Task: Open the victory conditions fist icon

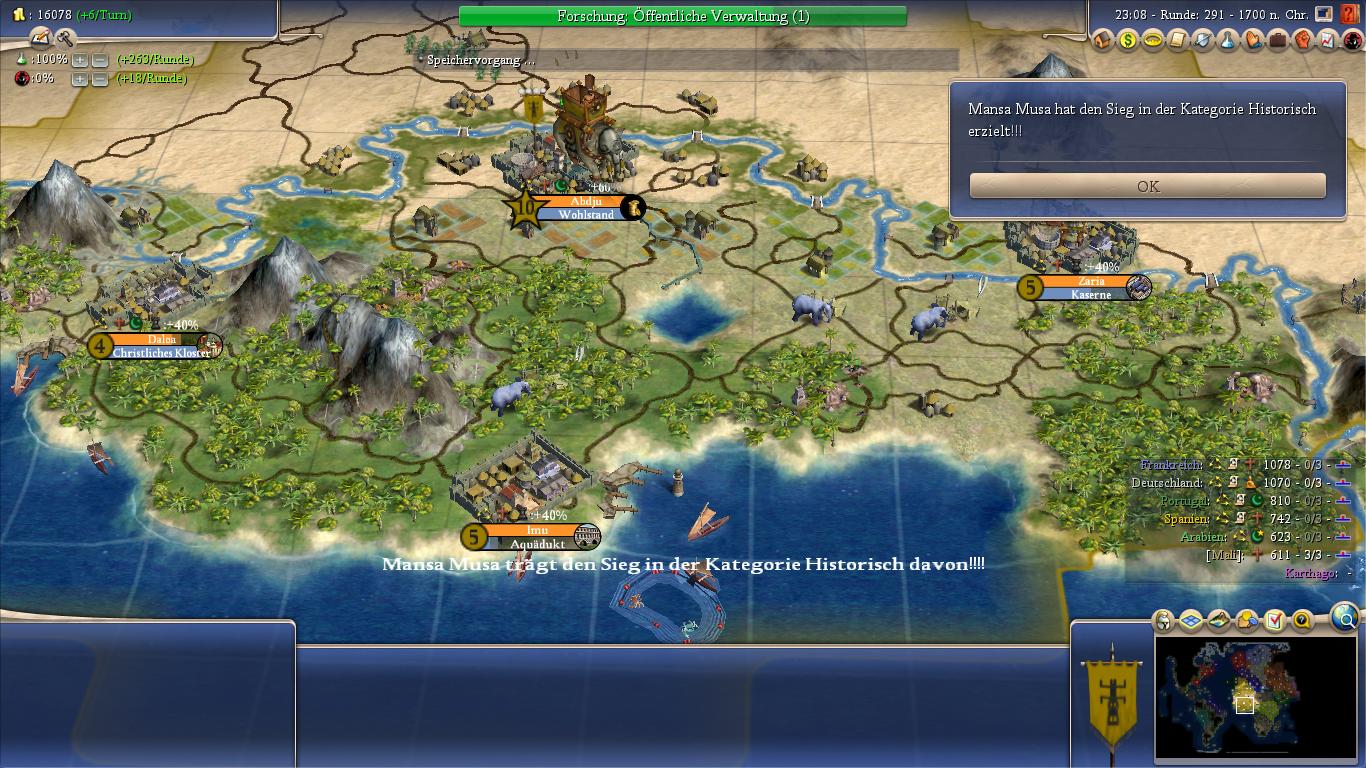Action: 1303,41
